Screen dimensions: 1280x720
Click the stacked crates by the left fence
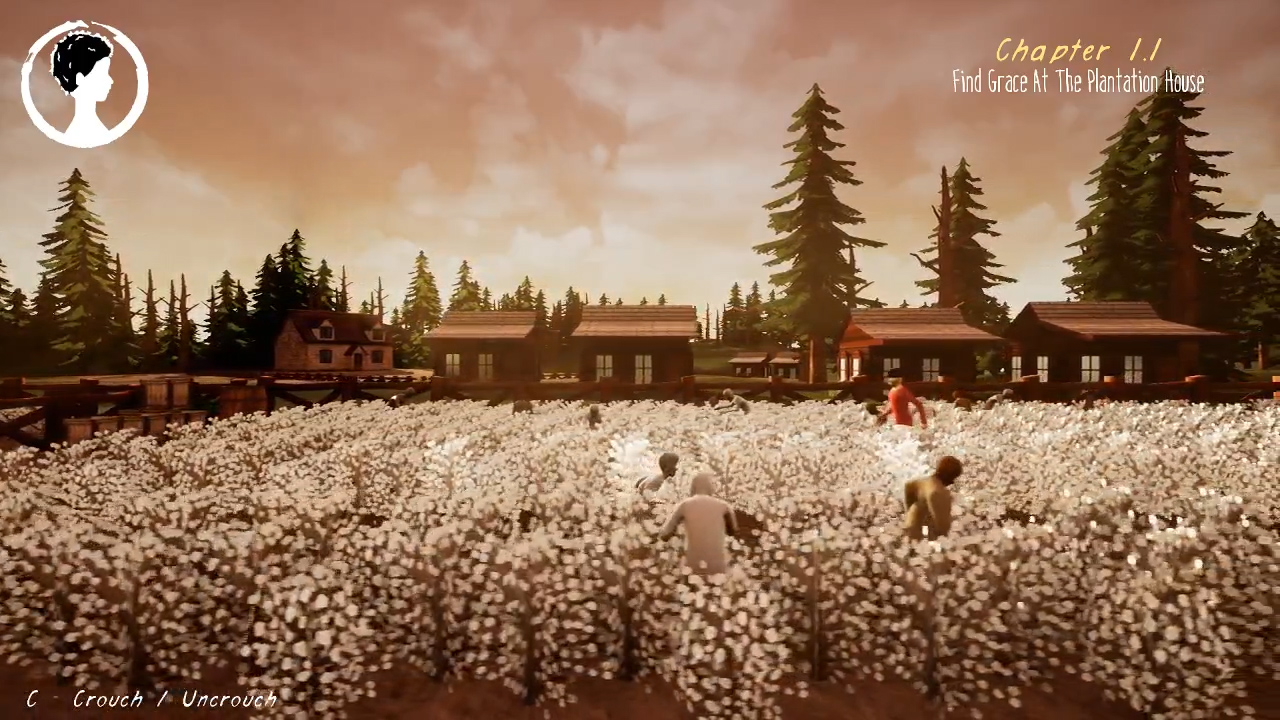[x=160, y=400]
